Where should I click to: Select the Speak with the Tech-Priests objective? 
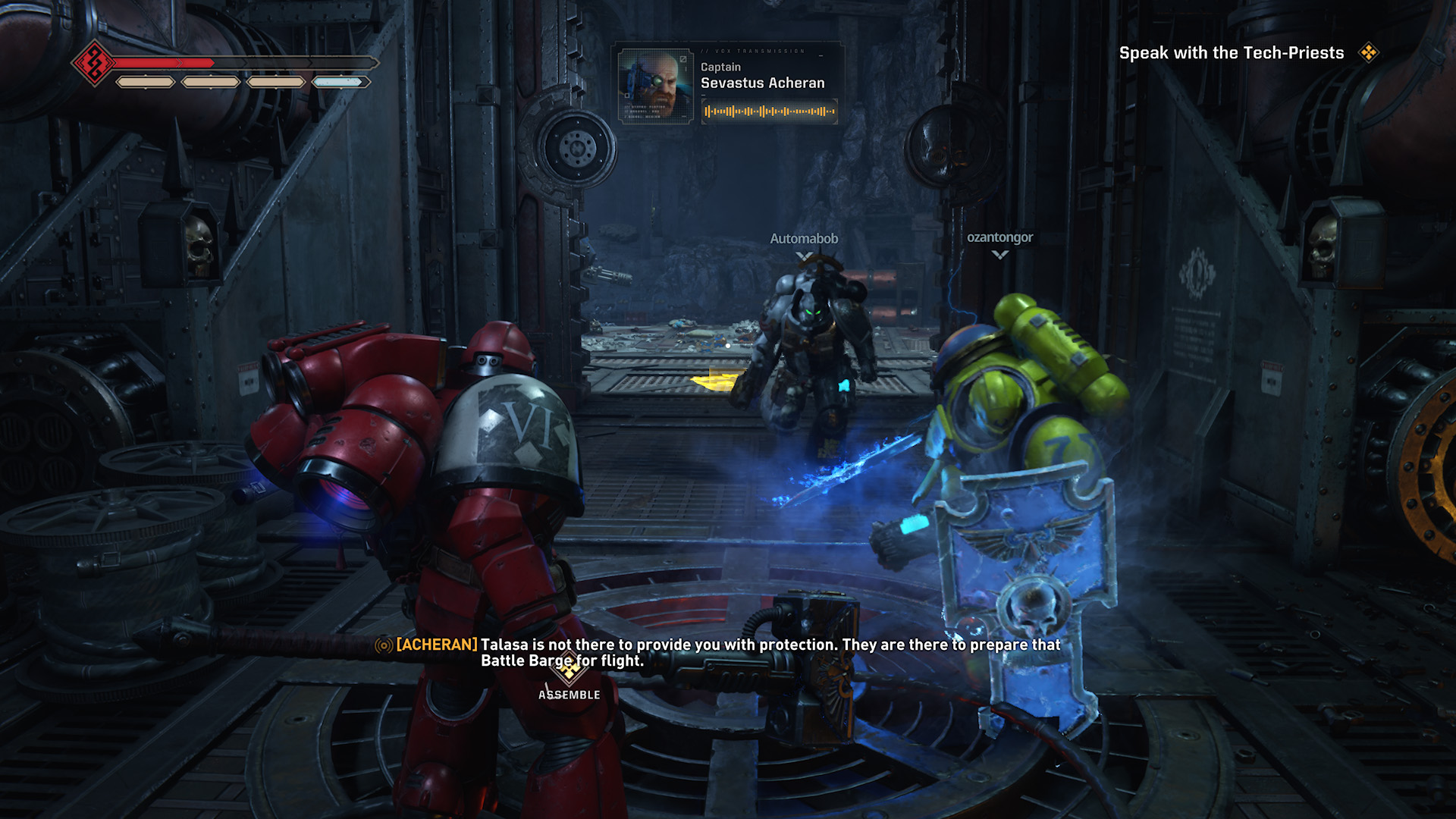[x=1231, y=53]
